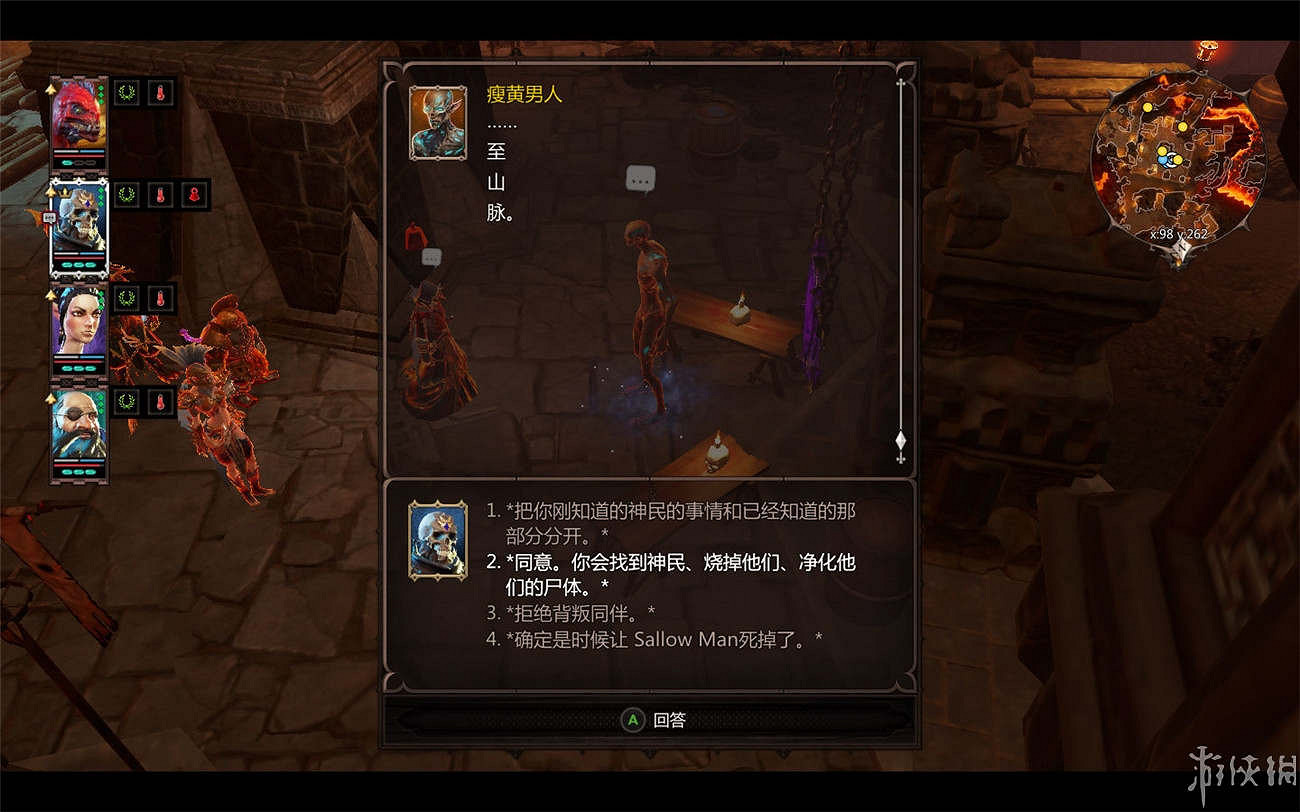Click the diamond arrow on the dialogue scrollbar

(x=901, y=440)
